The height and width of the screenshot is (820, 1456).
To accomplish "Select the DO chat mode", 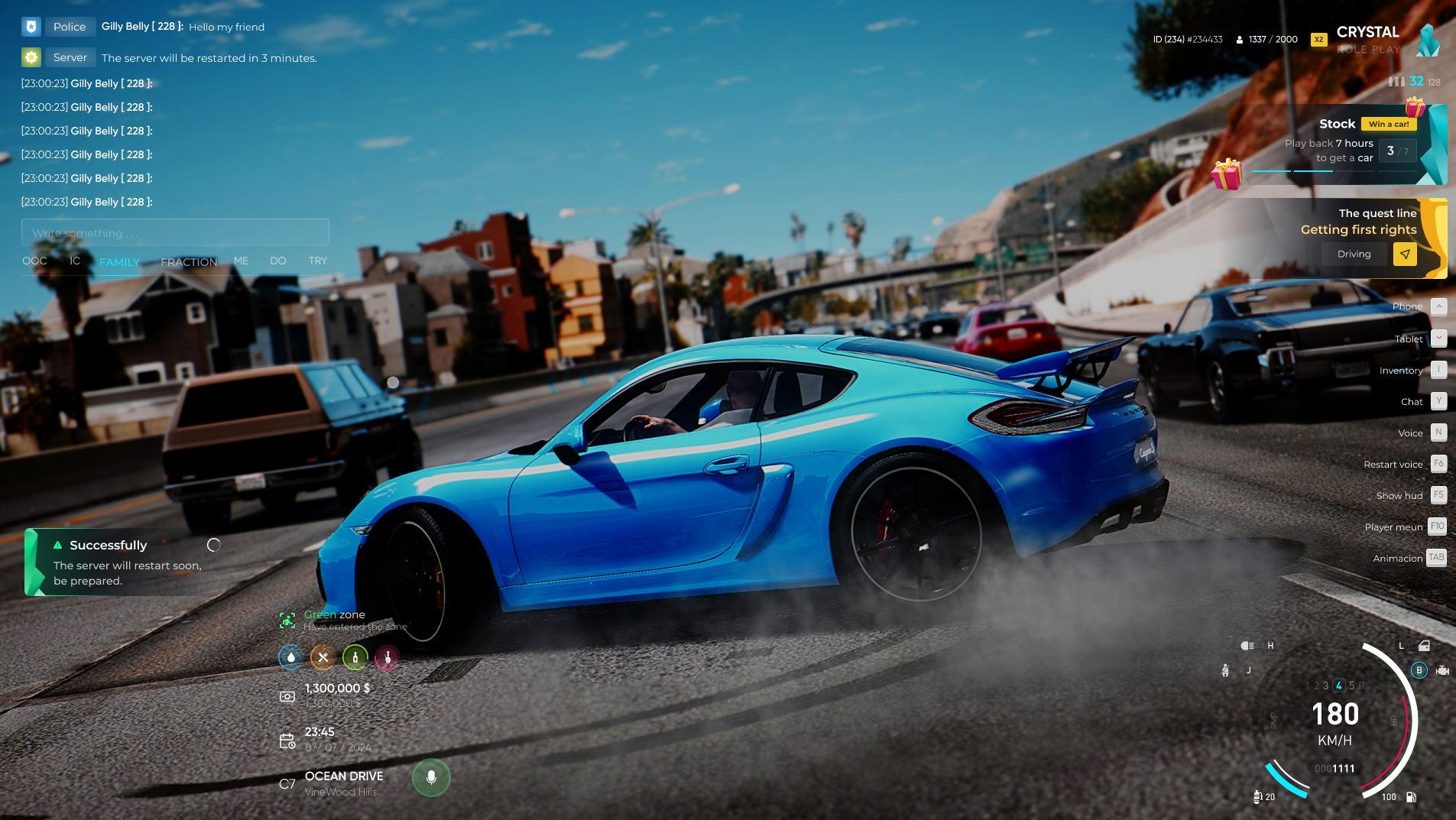I will 277,261.
